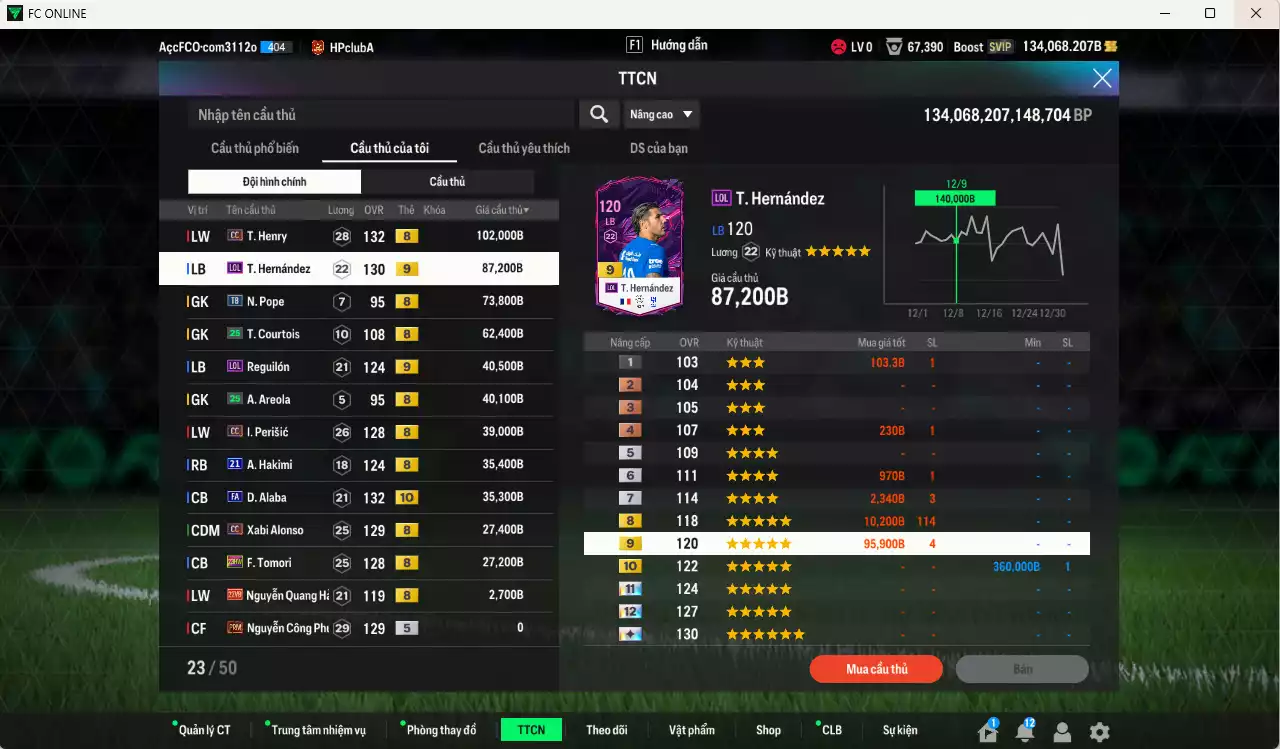The height and width of the screenshot is (749, 1280).
Task: Click the search magnifier icon
Action: pyautogui.click(x=598, y=114)
